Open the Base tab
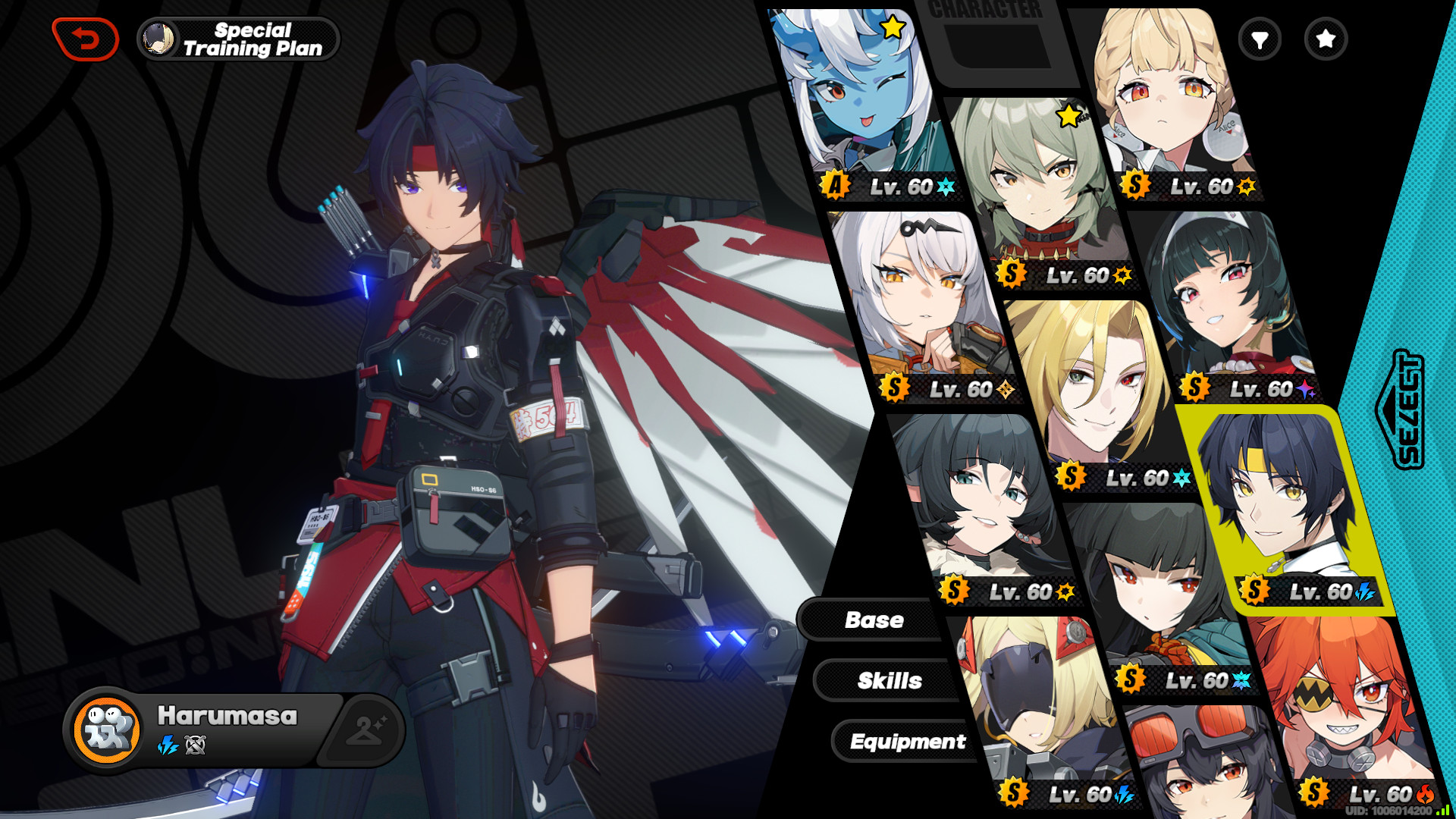Image resolution: width=1456 pixels, height=819 pixels. click(x=874, y=620)
